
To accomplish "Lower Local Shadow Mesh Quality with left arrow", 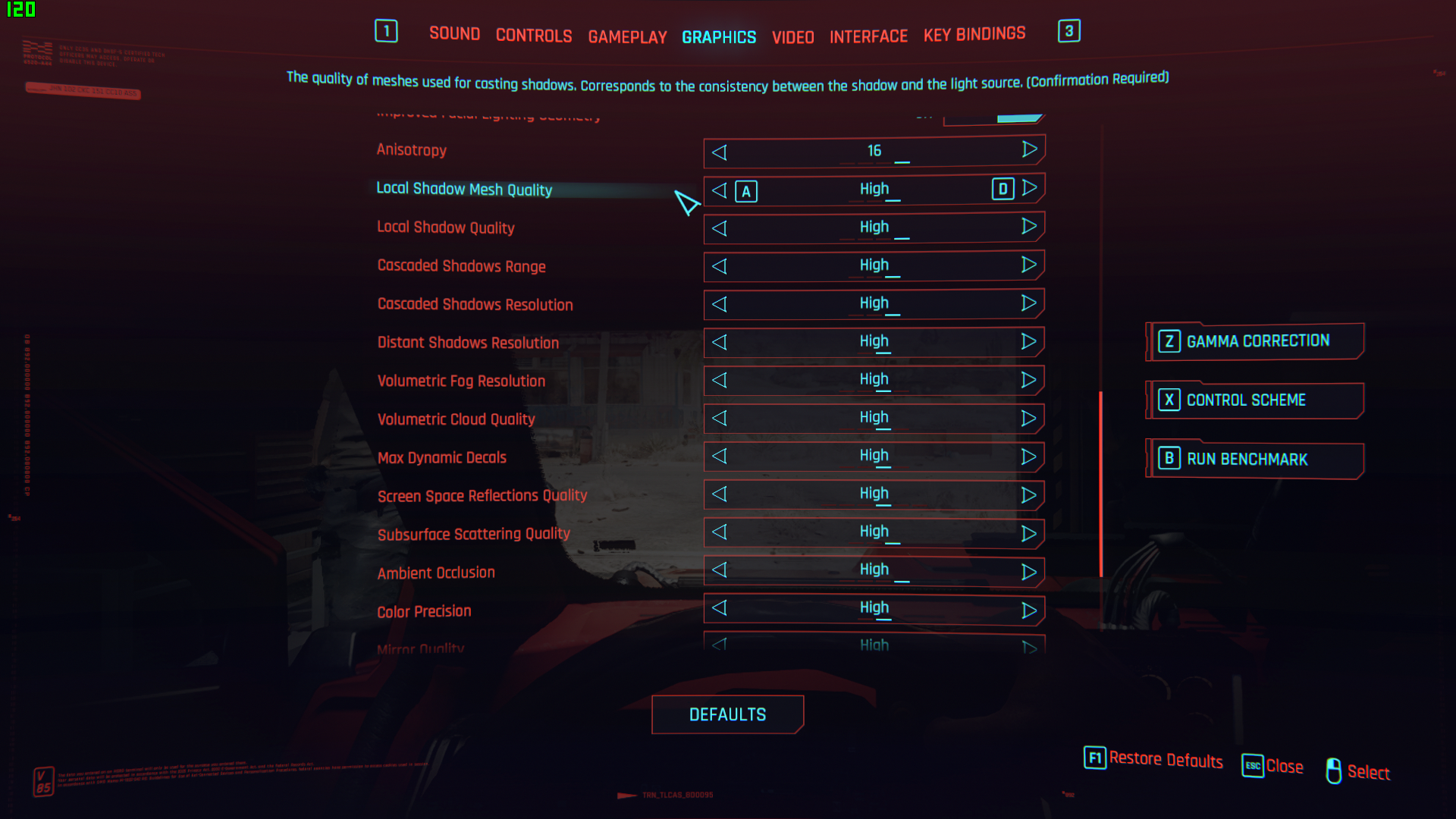I will [x=720, y=190].
